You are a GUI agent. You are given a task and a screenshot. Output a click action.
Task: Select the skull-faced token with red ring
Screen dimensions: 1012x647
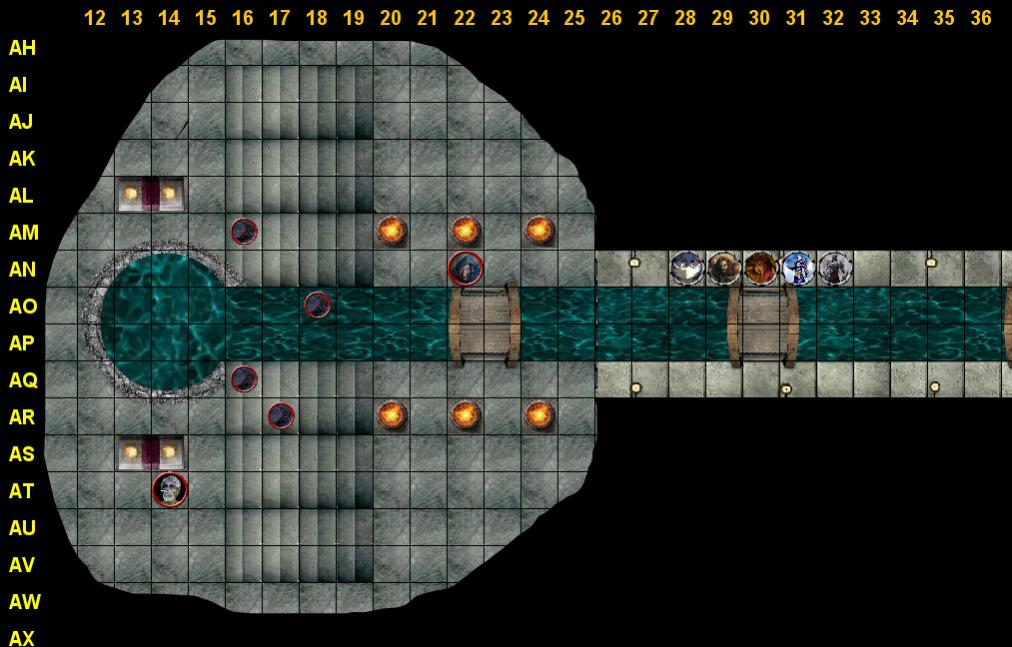click(170, 490)
